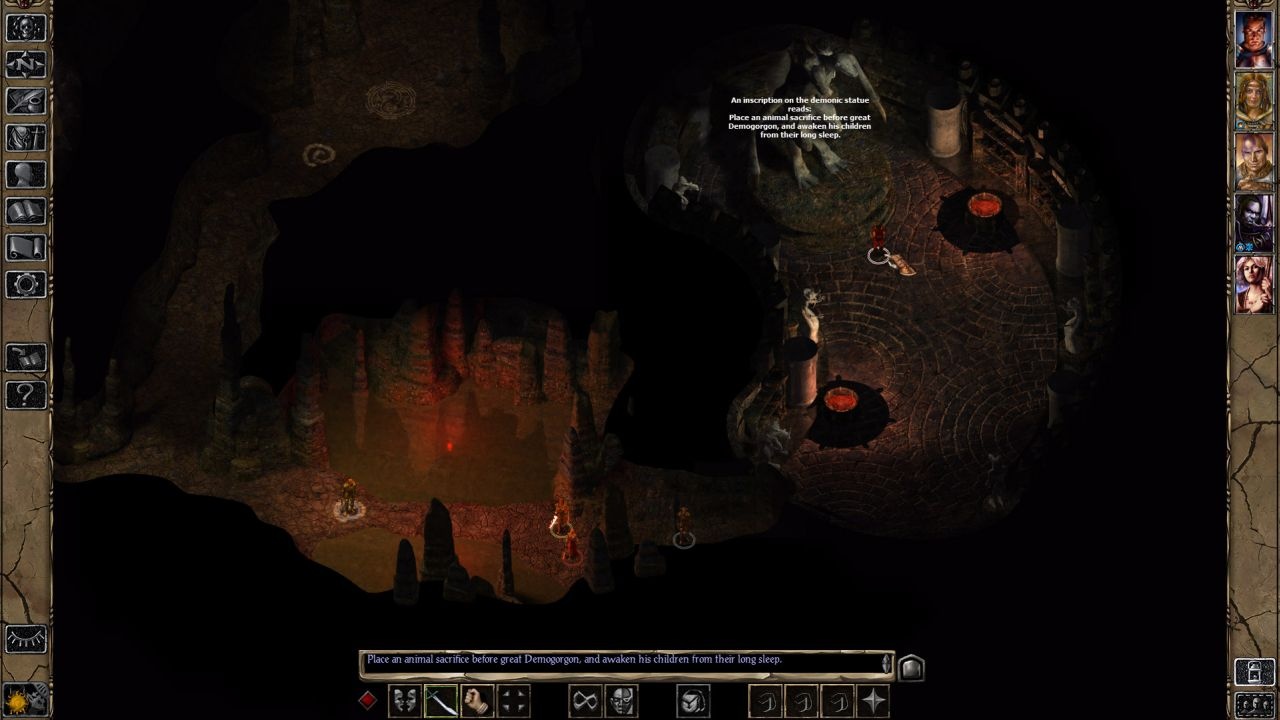Select the bald red-faced party portrait
Viewport: 1280px width, 720px height.
click(1254, 40)
